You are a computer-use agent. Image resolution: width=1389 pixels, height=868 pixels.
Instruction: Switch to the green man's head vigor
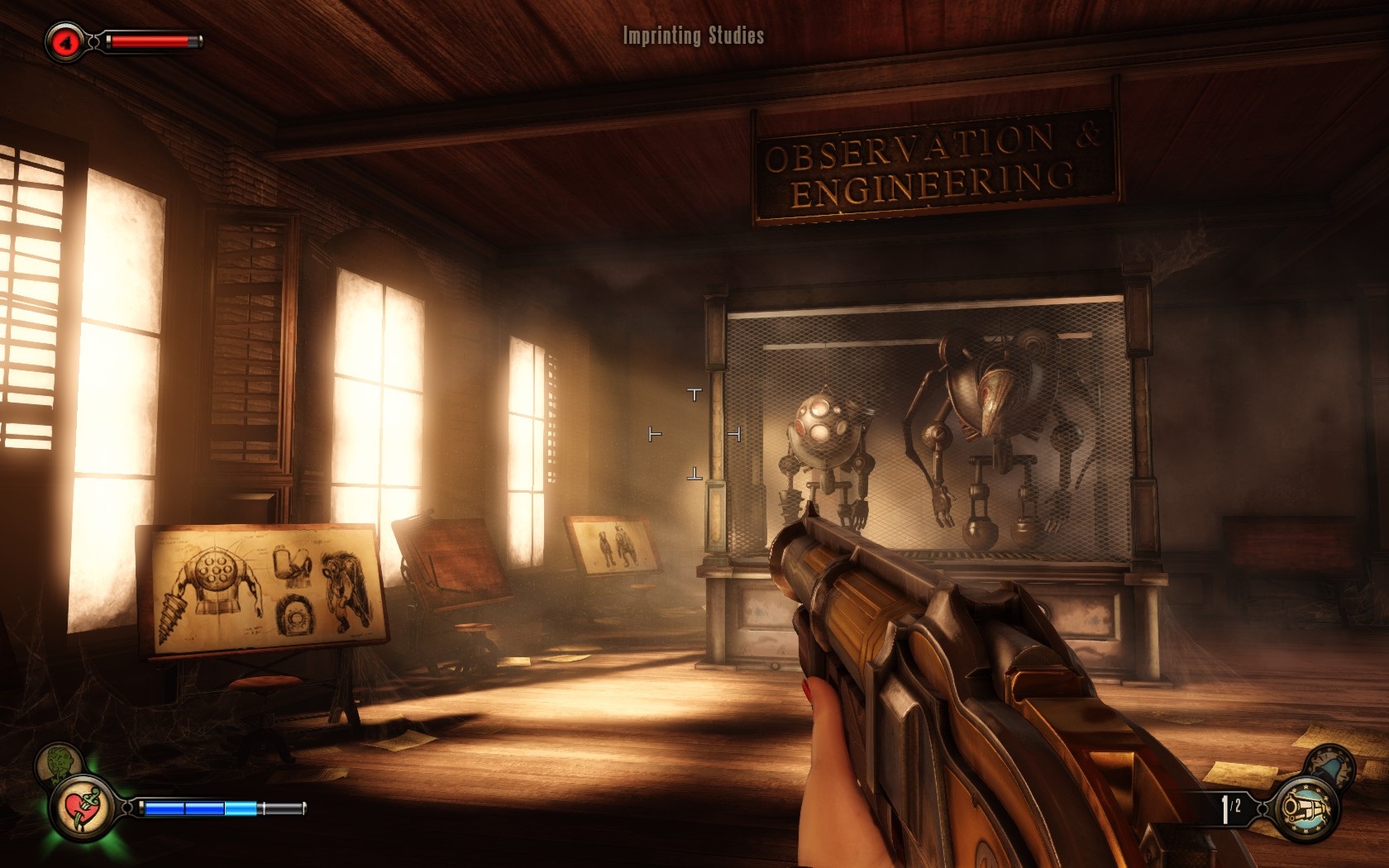[59, 762]
